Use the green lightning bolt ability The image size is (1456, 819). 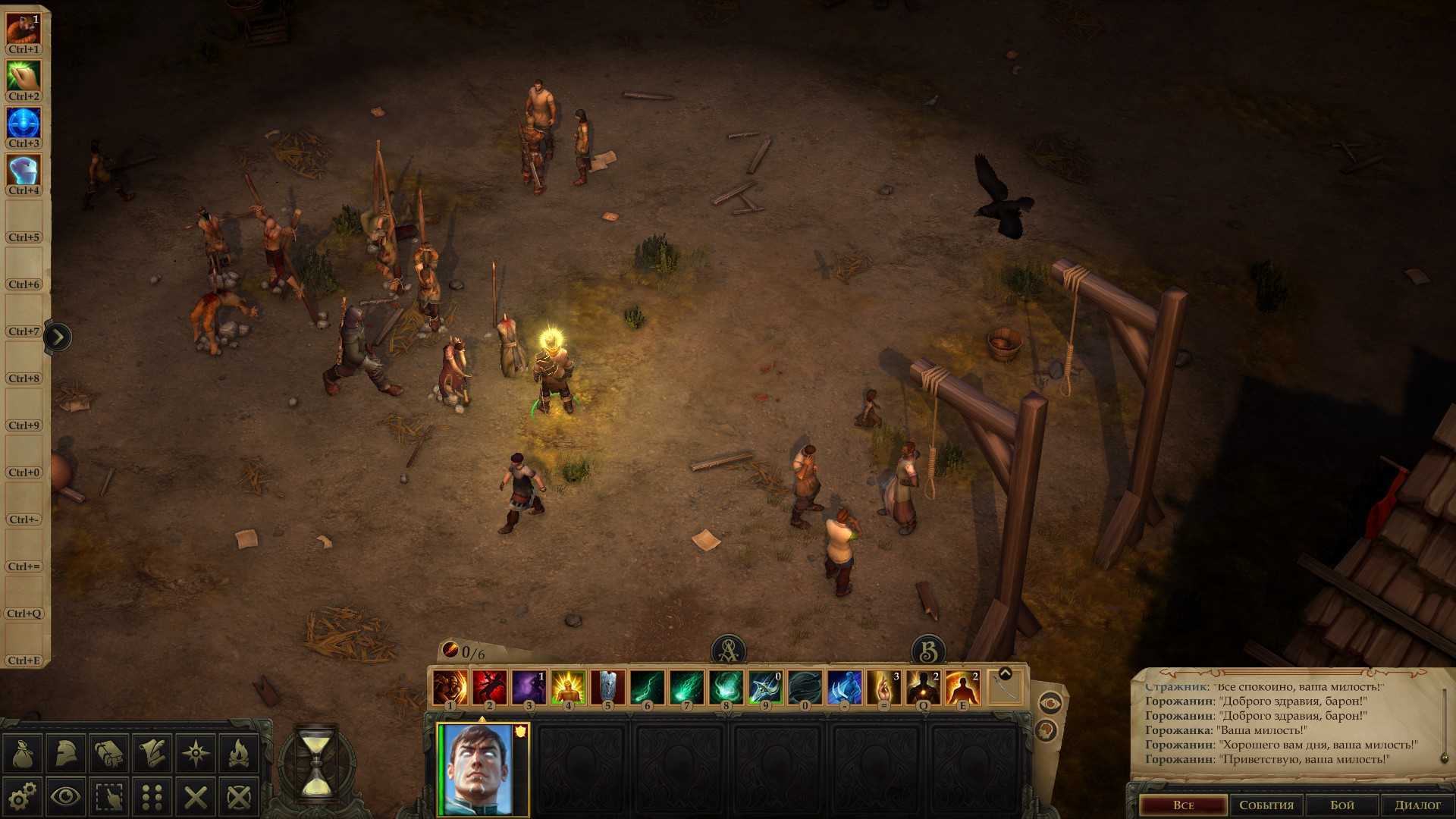[x=647, y=688]
